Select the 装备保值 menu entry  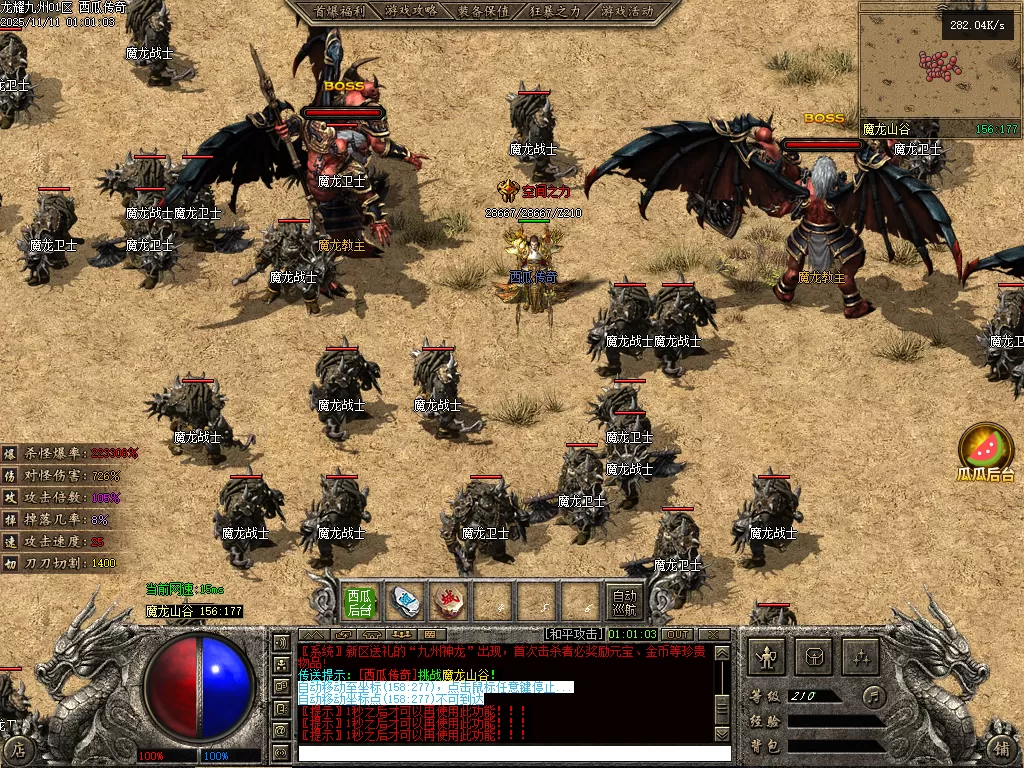coord(483,11)
